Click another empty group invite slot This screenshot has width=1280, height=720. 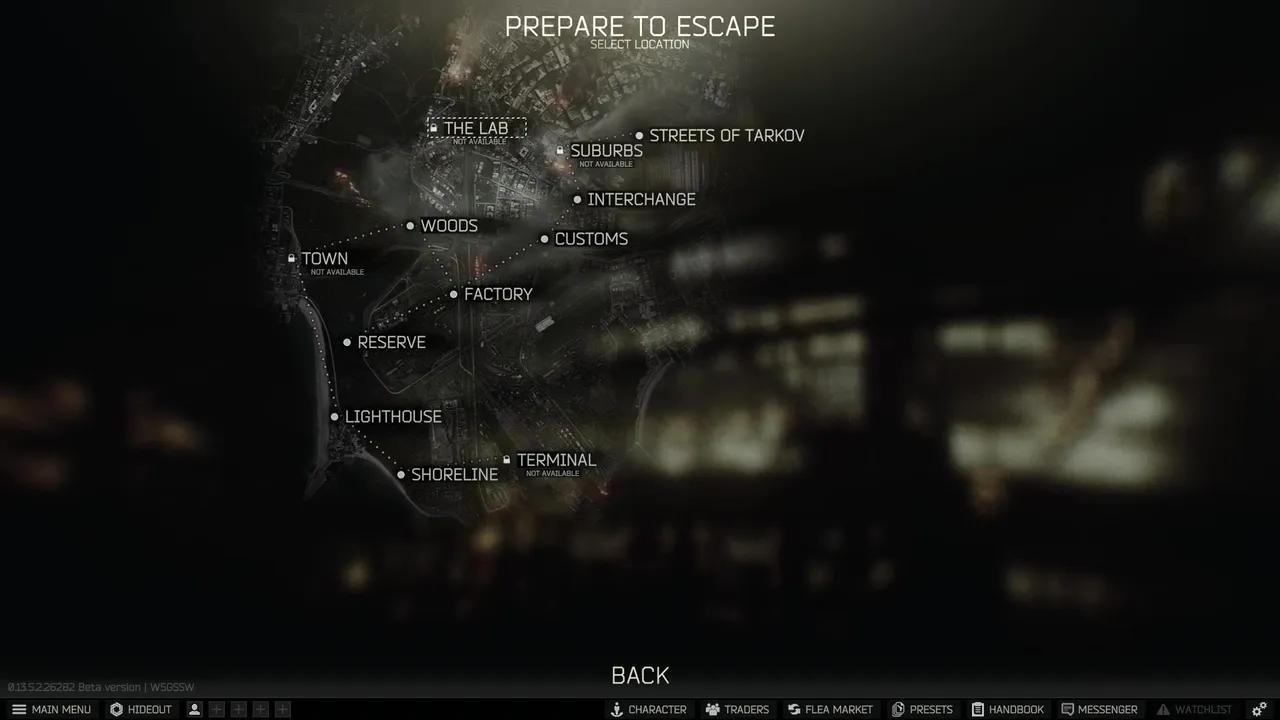coord(238,708)
